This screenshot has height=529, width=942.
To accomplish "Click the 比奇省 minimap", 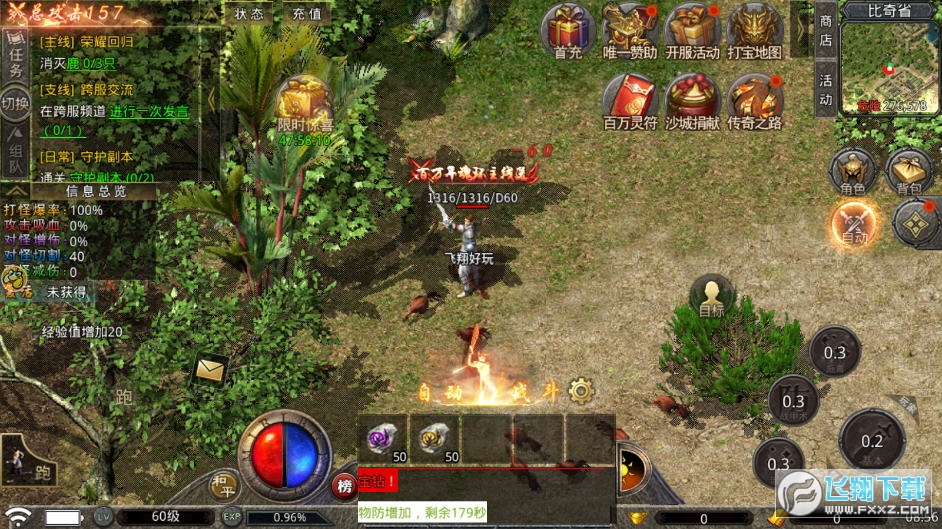I will pyautogui.click(x=890, y=65).
